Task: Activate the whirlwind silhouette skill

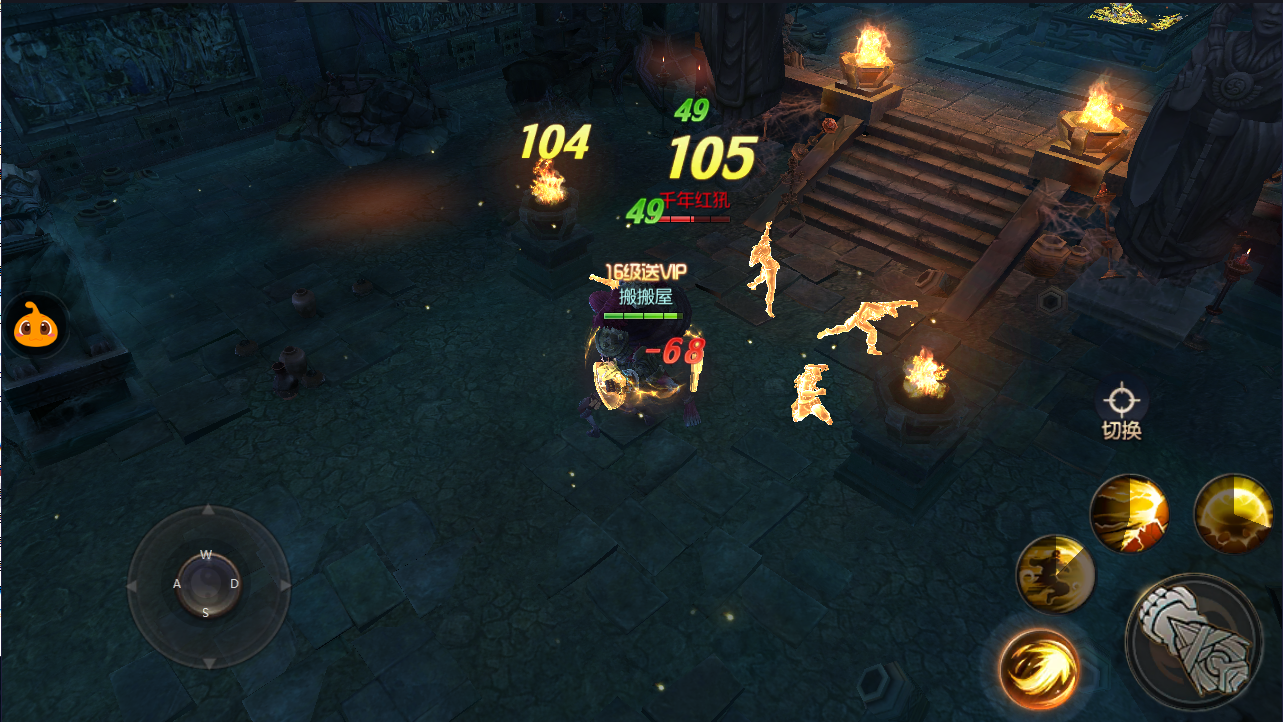Action: click(1055, 574)
